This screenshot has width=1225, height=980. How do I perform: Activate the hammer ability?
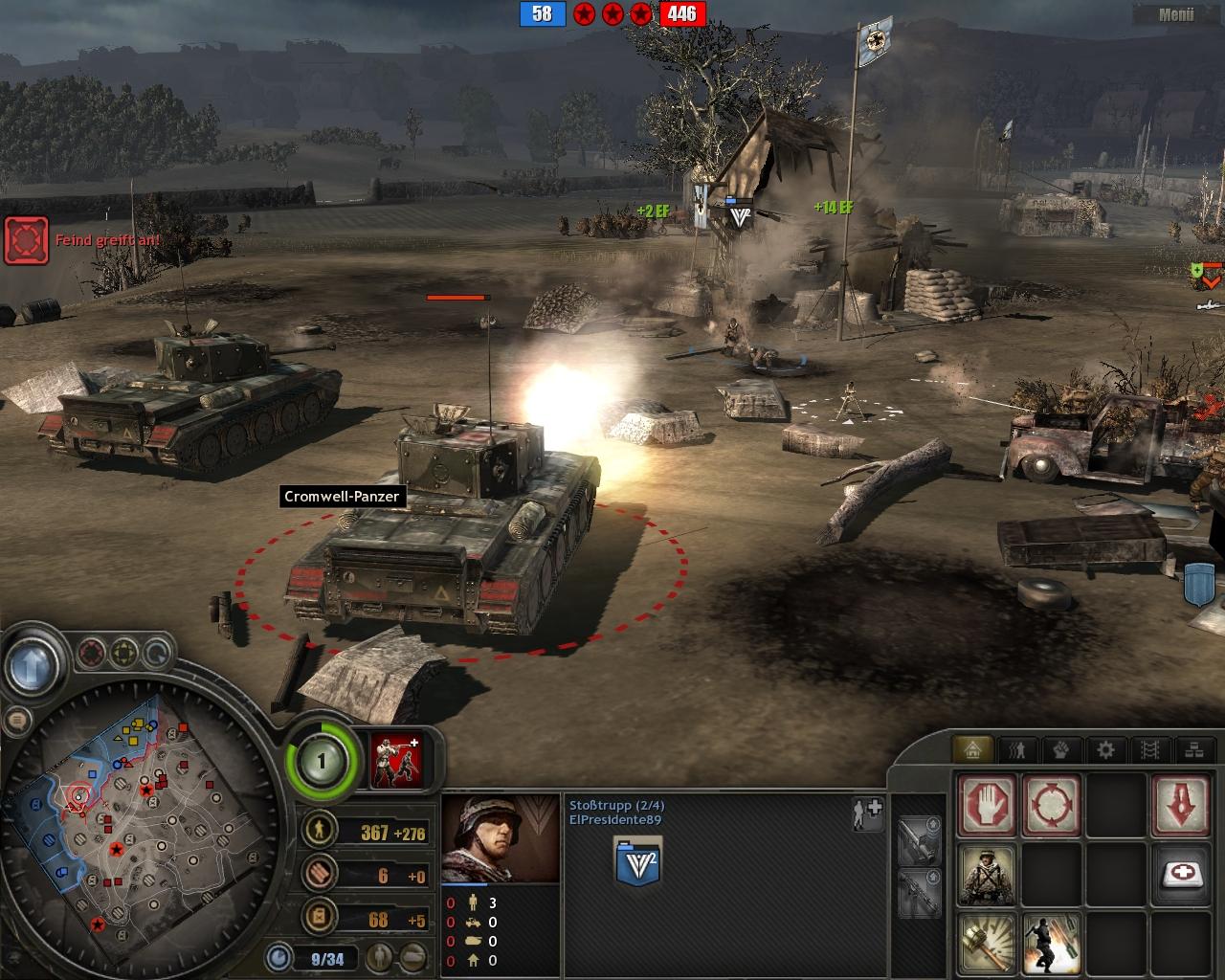pos(987,942)
